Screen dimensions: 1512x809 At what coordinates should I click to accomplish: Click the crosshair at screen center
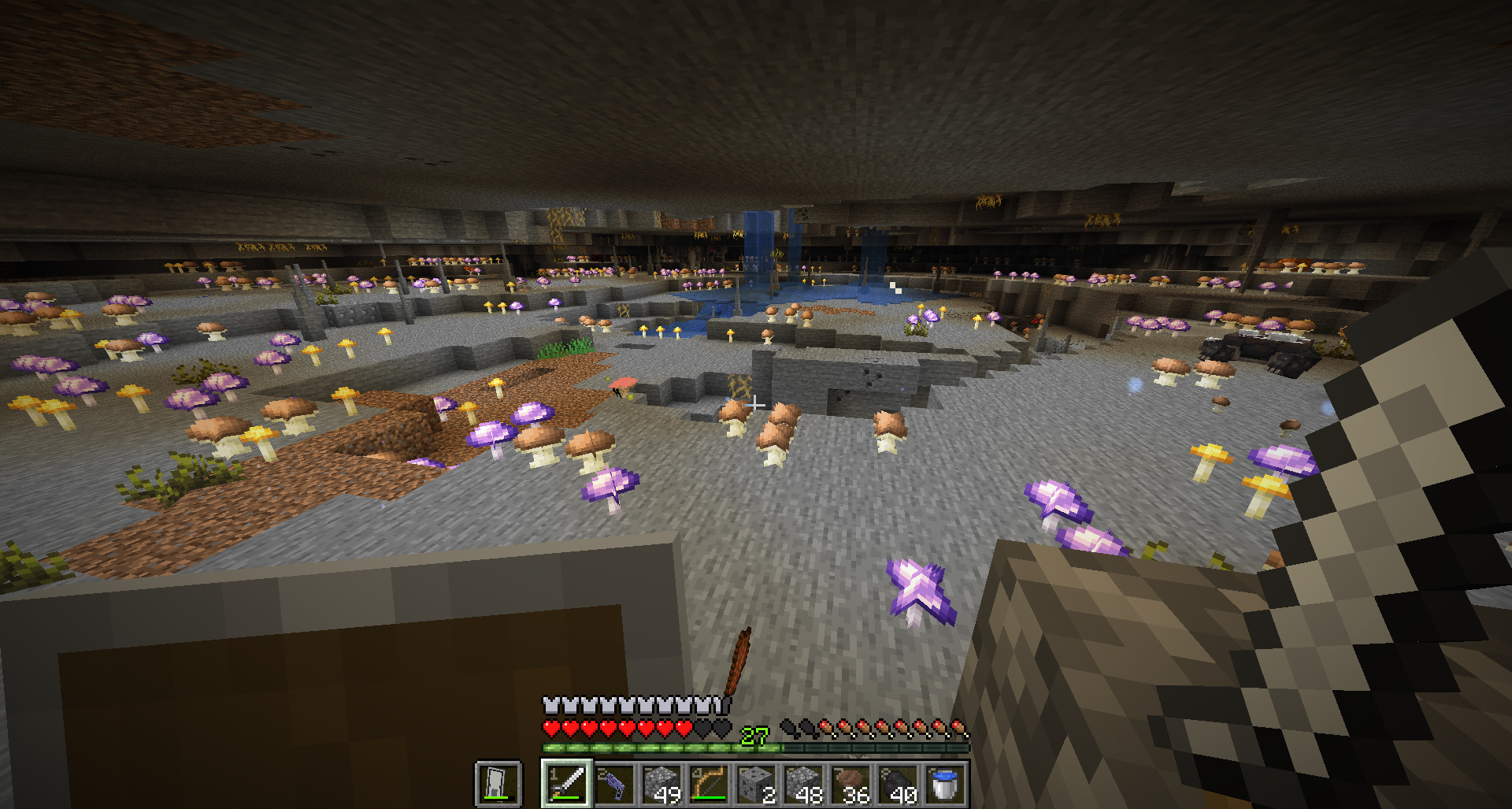tap(756, 404)
